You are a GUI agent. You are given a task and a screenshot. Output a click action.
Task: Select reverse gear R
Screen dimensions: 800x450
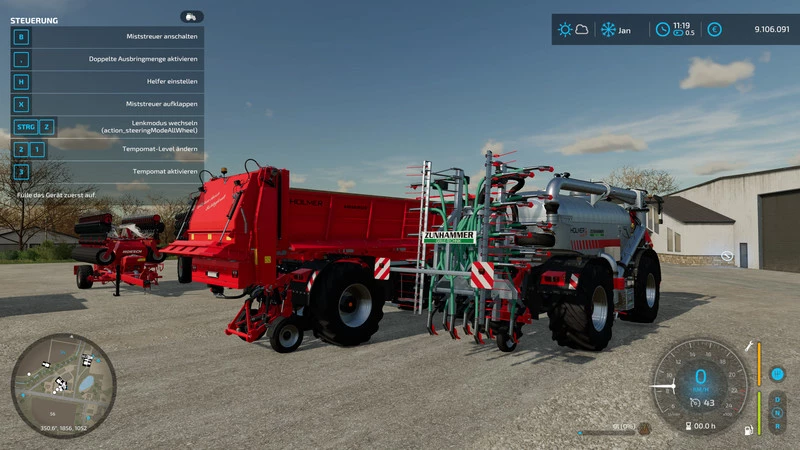click(x=777, y=425)
